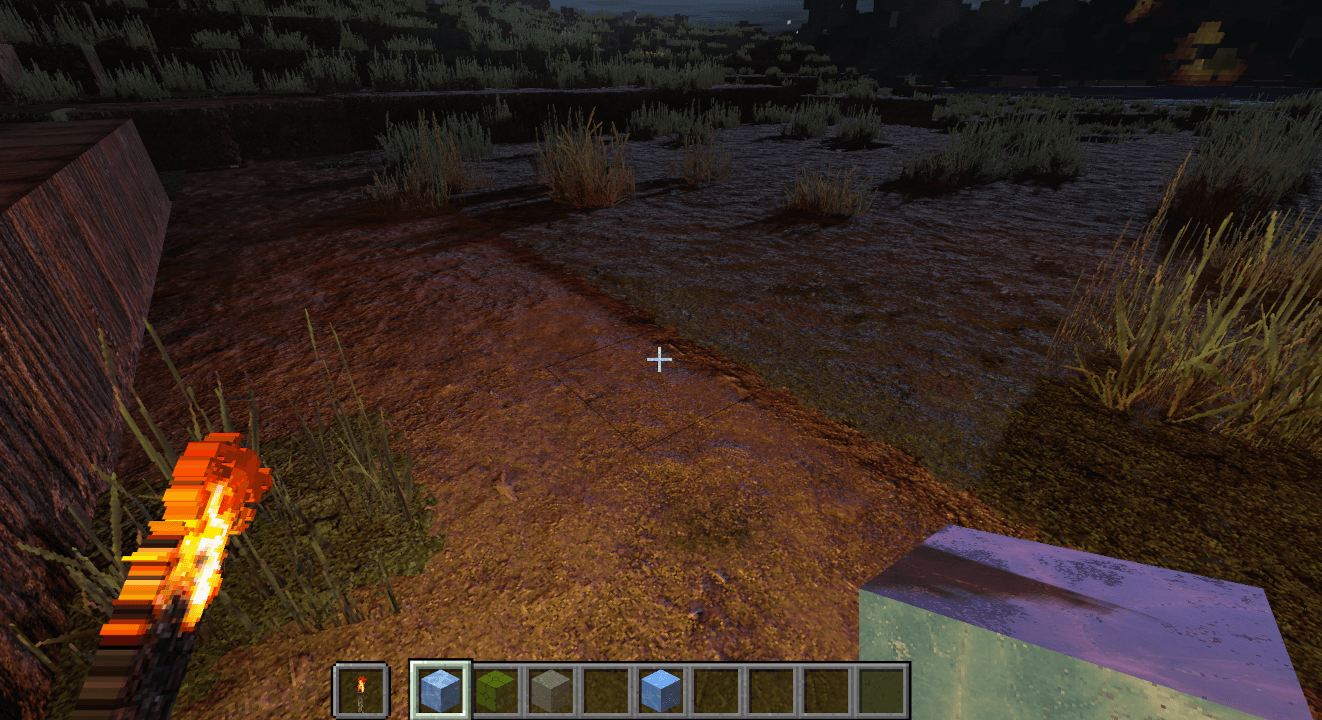Pick the gray stone block slot
Screen dimensions: 1322x720
click(550, 690)
